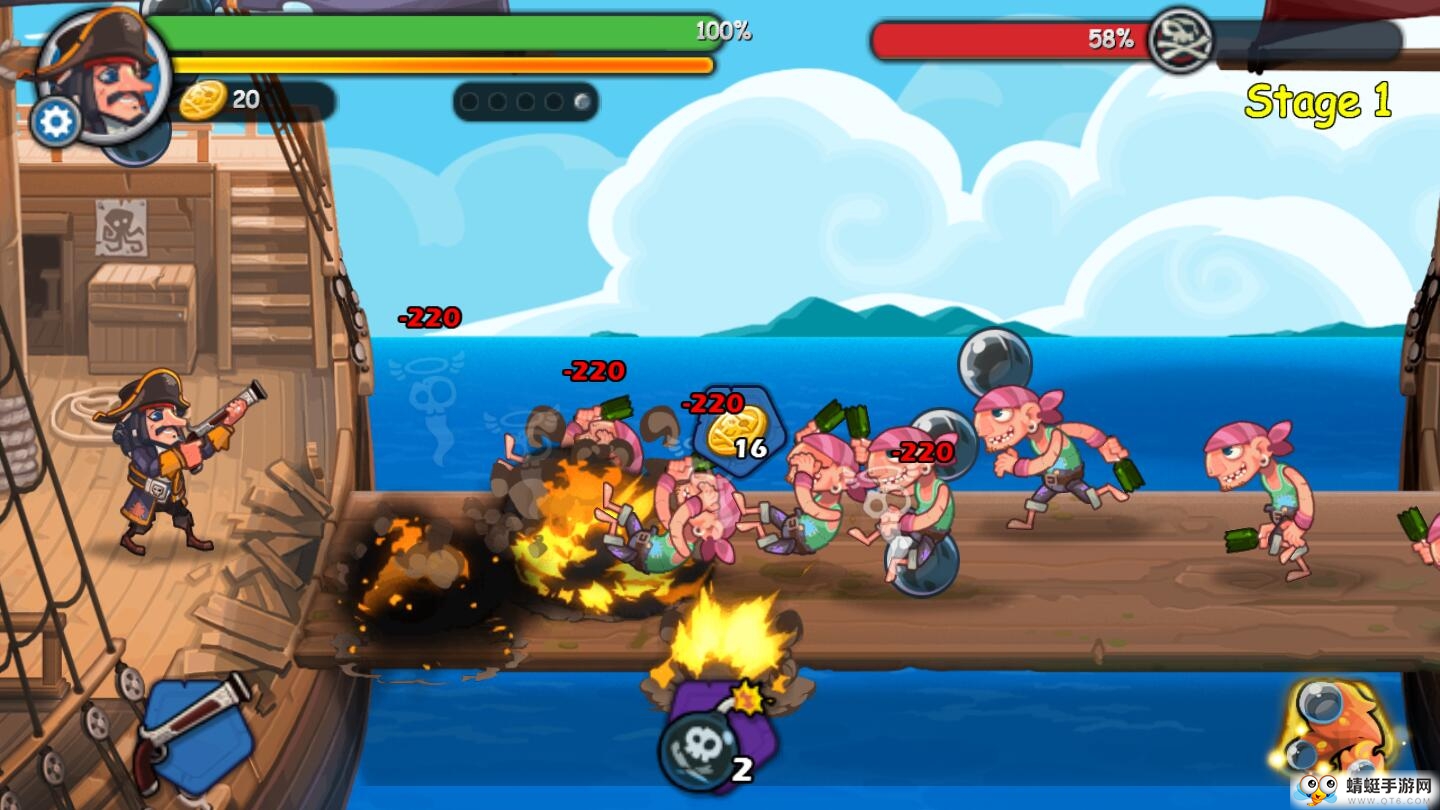Select the flintlock pistol weapon button
Image resolution: width=1440 pixels, height=810 pixels.
[x=195, y=735]
